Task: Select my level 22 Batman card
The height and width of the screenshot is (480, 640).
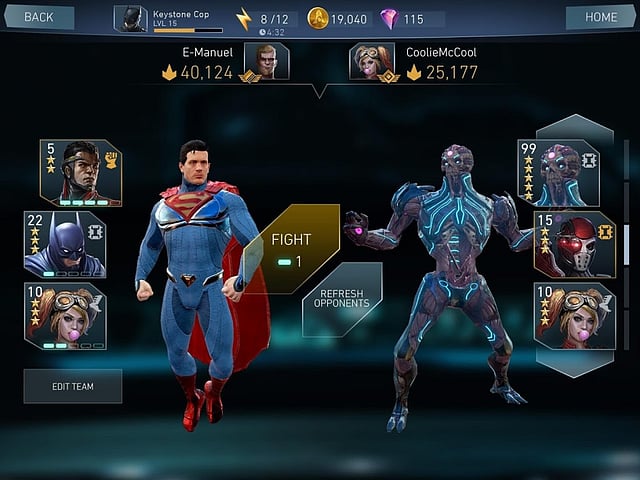Action: click(65, 244)
